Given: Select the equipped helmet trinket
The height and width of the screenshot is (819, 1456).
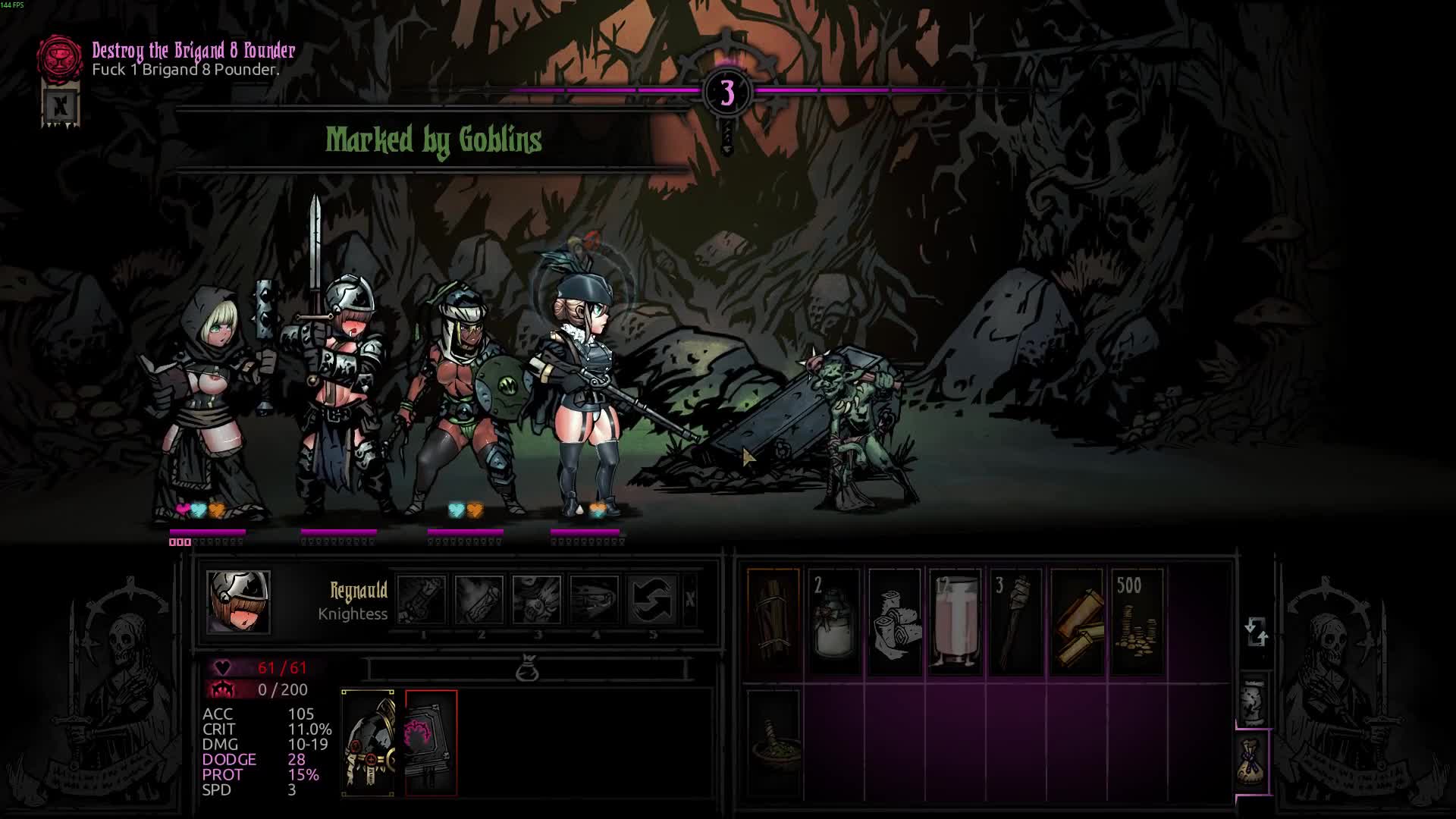Looking at the screenshot, I should (369, 742).
